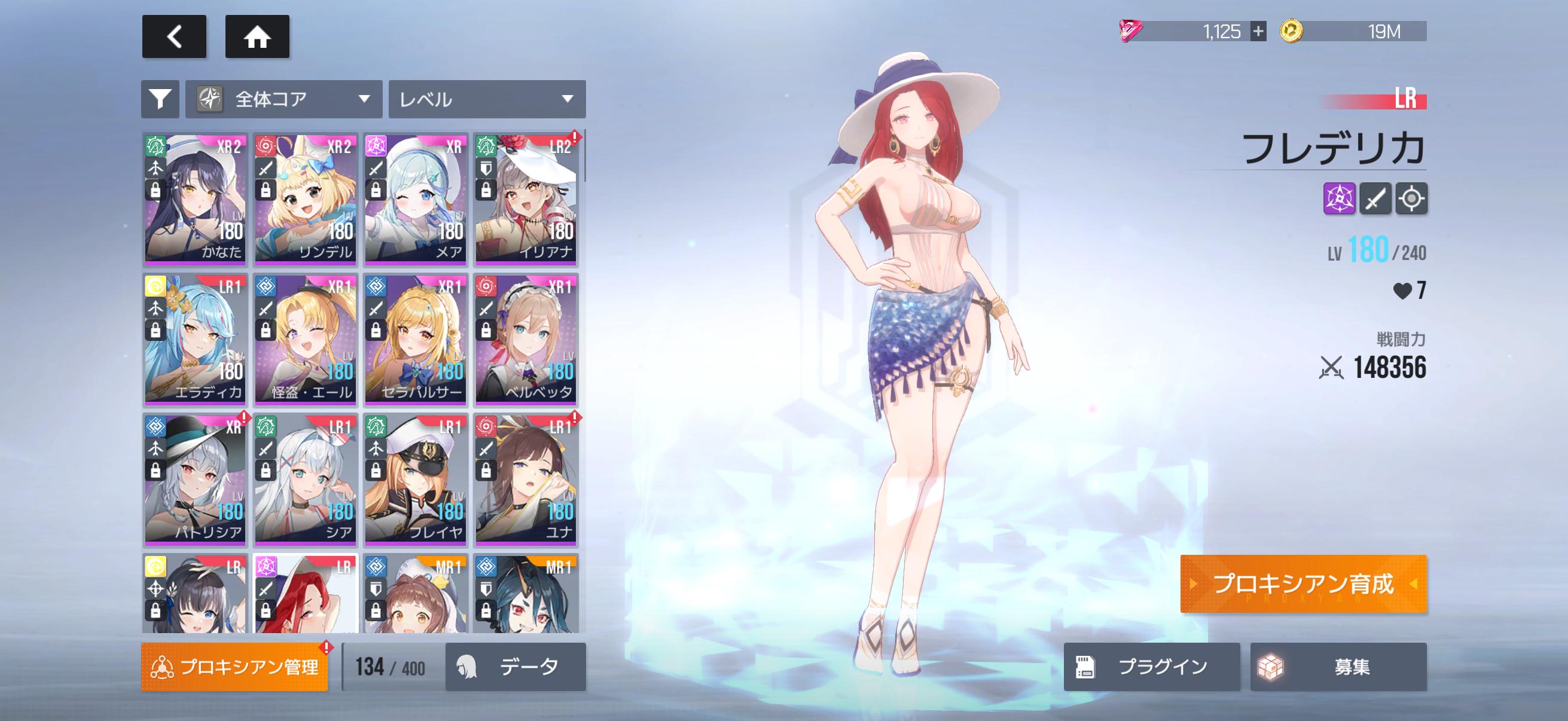This screenshot has width=1568, height=721.
Task: Add gems with the plus button
Action: tap(1258, 31)
